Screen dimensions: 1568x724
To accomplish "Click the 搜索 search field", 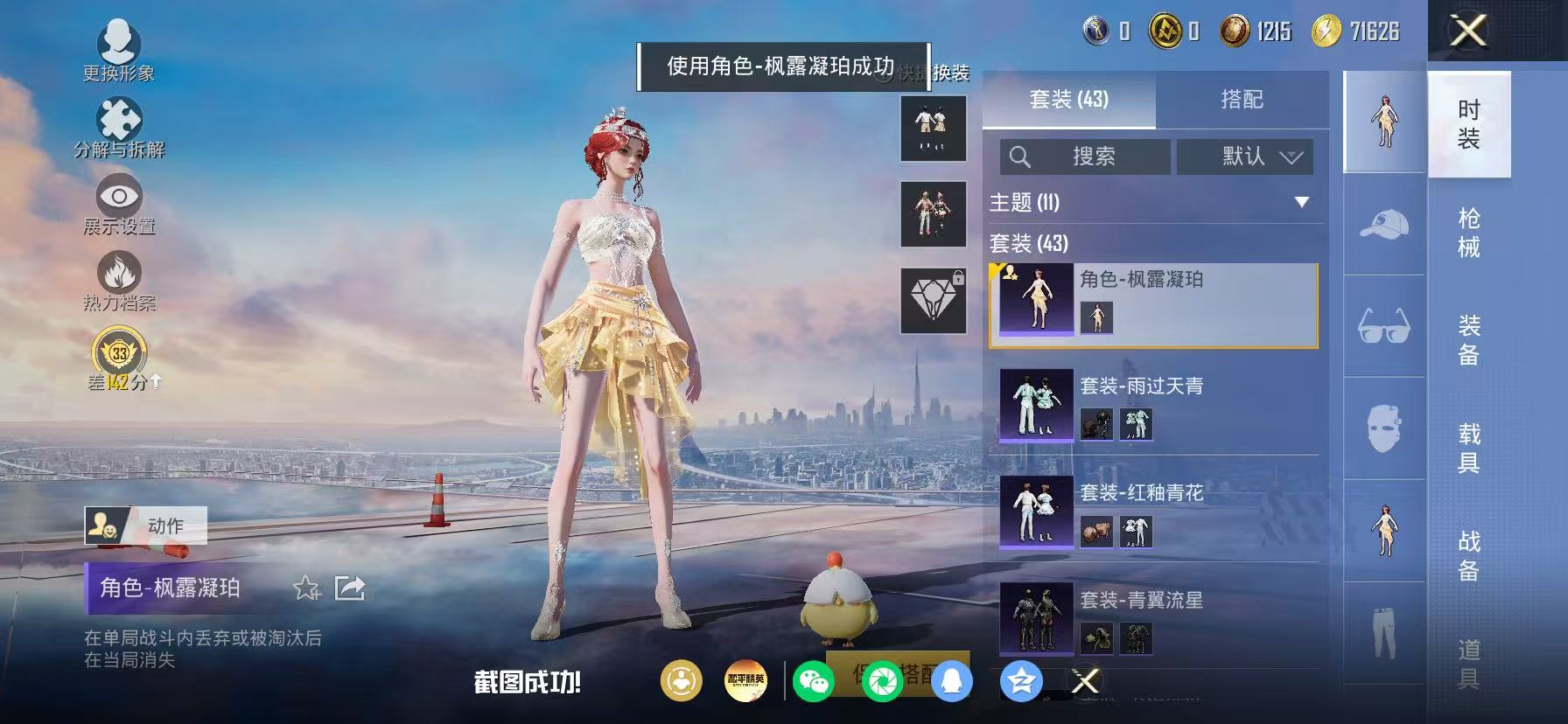I will 1085,157.
